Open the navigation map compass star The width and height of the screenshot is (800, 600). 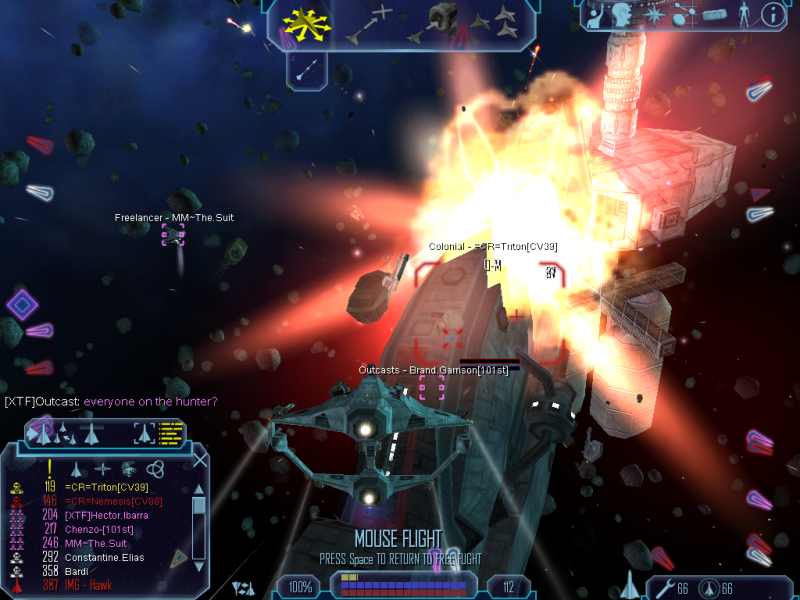[x=655, y=15]
